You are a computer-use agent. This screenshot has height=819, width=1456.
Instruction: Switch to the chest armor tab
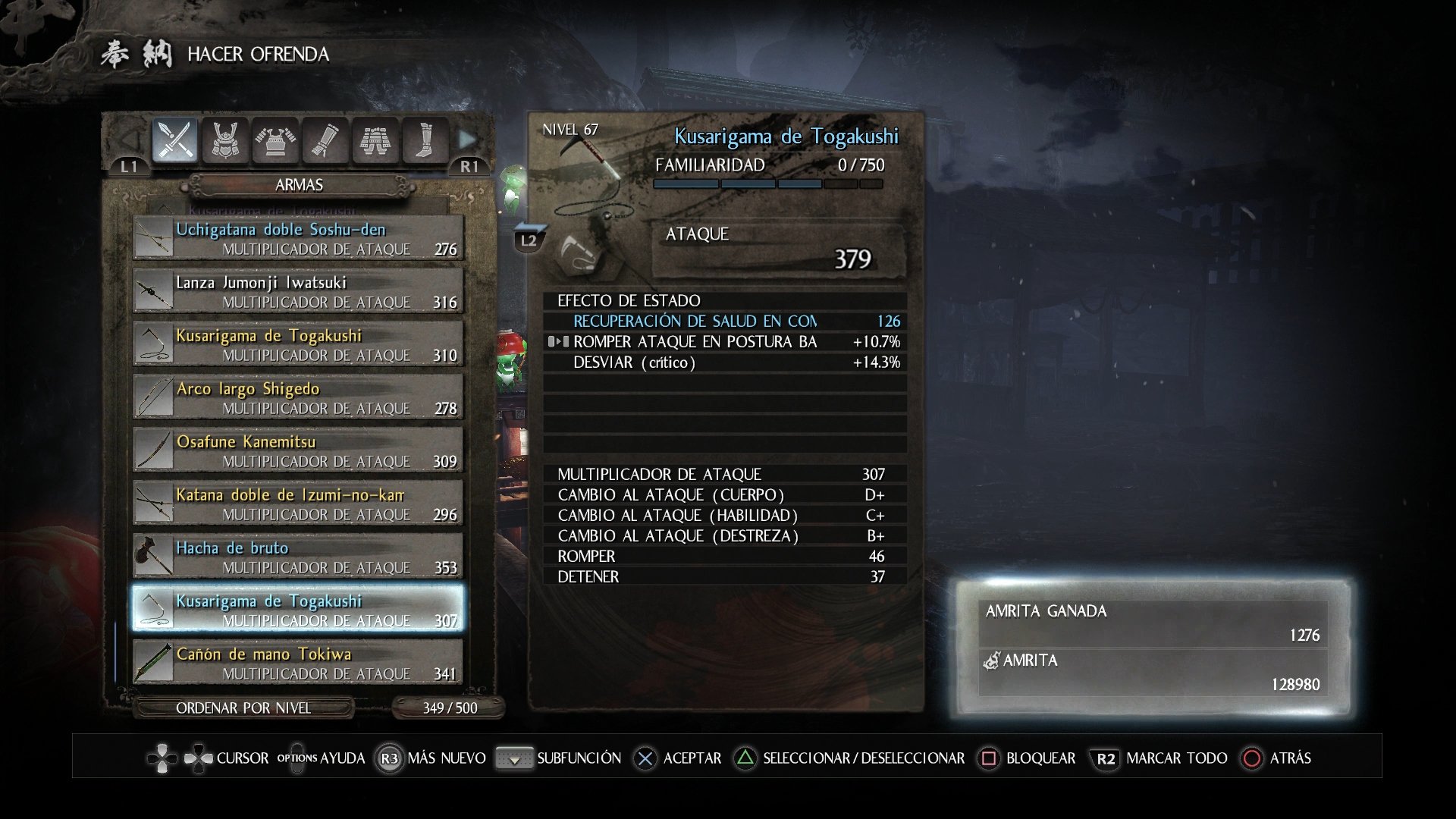275,140
